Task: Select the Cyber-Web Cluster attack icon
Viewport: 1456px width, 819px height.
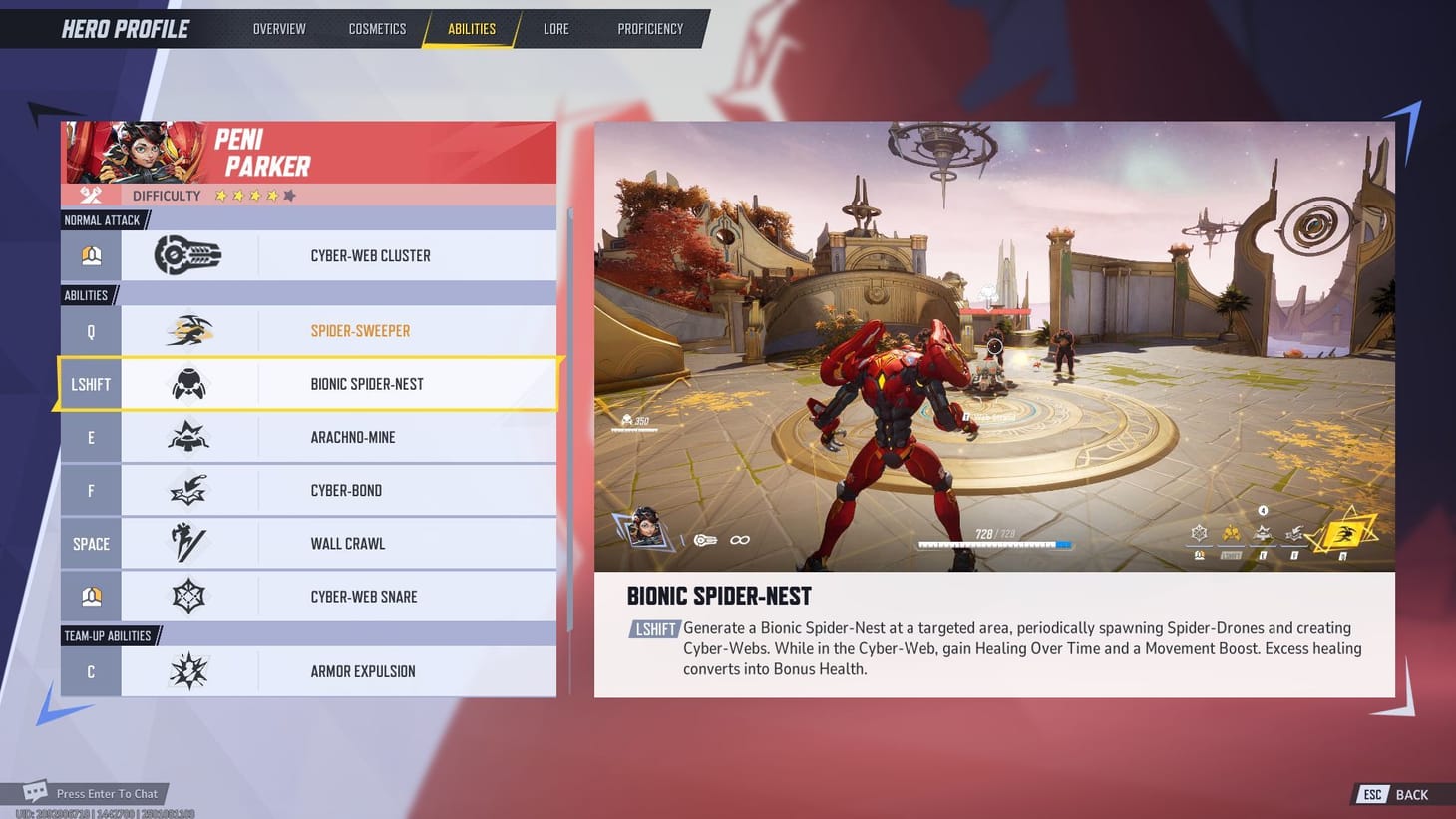Action: point(188,255)
